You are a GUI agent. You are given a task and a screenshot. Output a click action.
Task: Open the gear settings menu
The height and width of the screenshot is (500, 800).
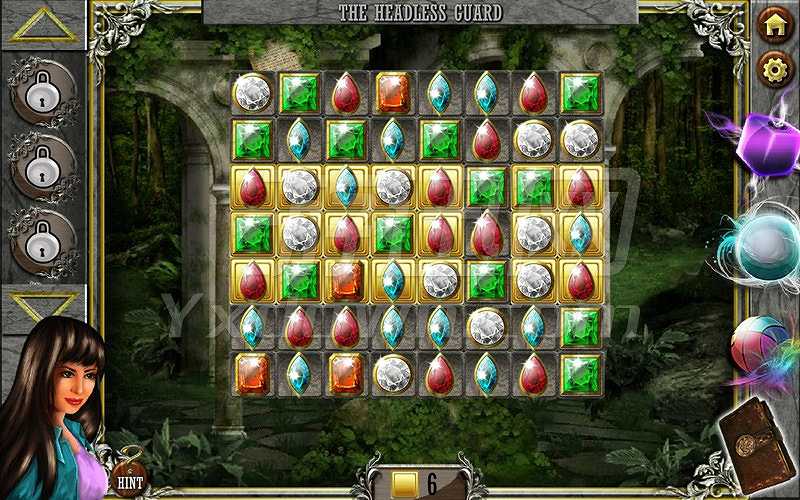click(x=774, y=68)
